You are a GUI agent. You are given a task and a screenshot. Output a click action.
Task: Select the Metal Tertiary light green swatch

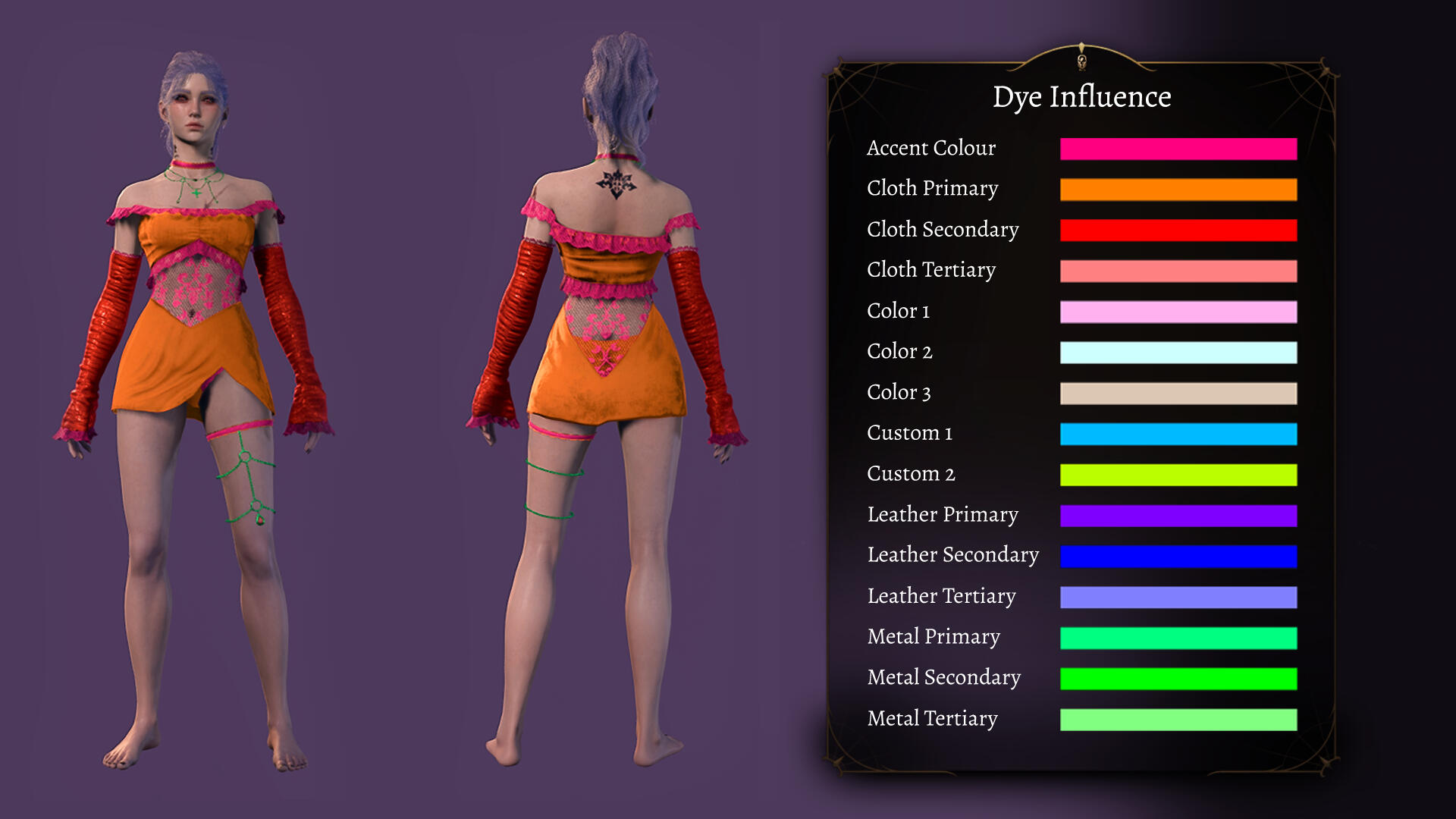[1178, 720]
